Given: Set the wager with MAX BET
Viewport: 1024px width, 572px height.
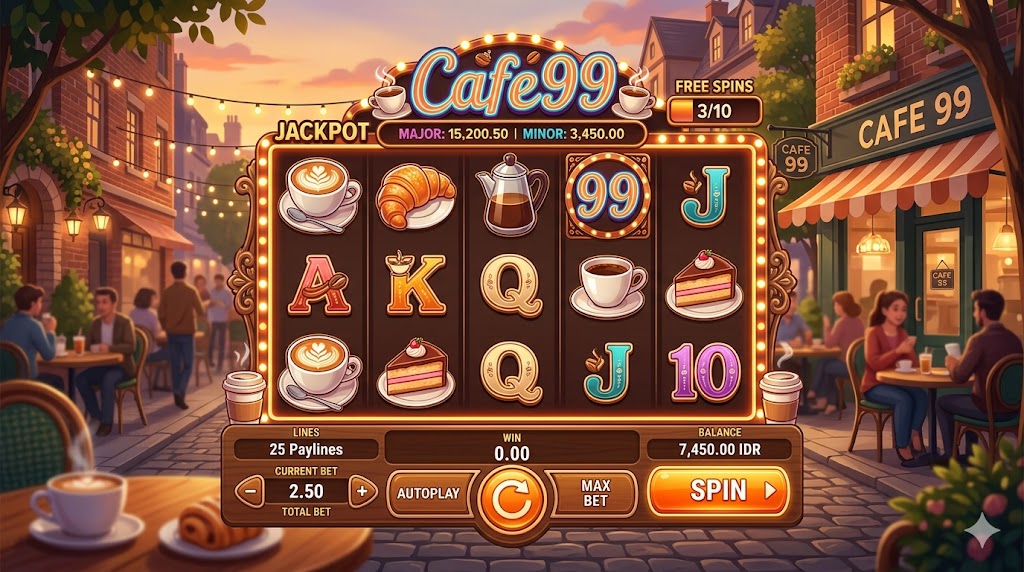Looking at the screenshot, I should point(595,493).
